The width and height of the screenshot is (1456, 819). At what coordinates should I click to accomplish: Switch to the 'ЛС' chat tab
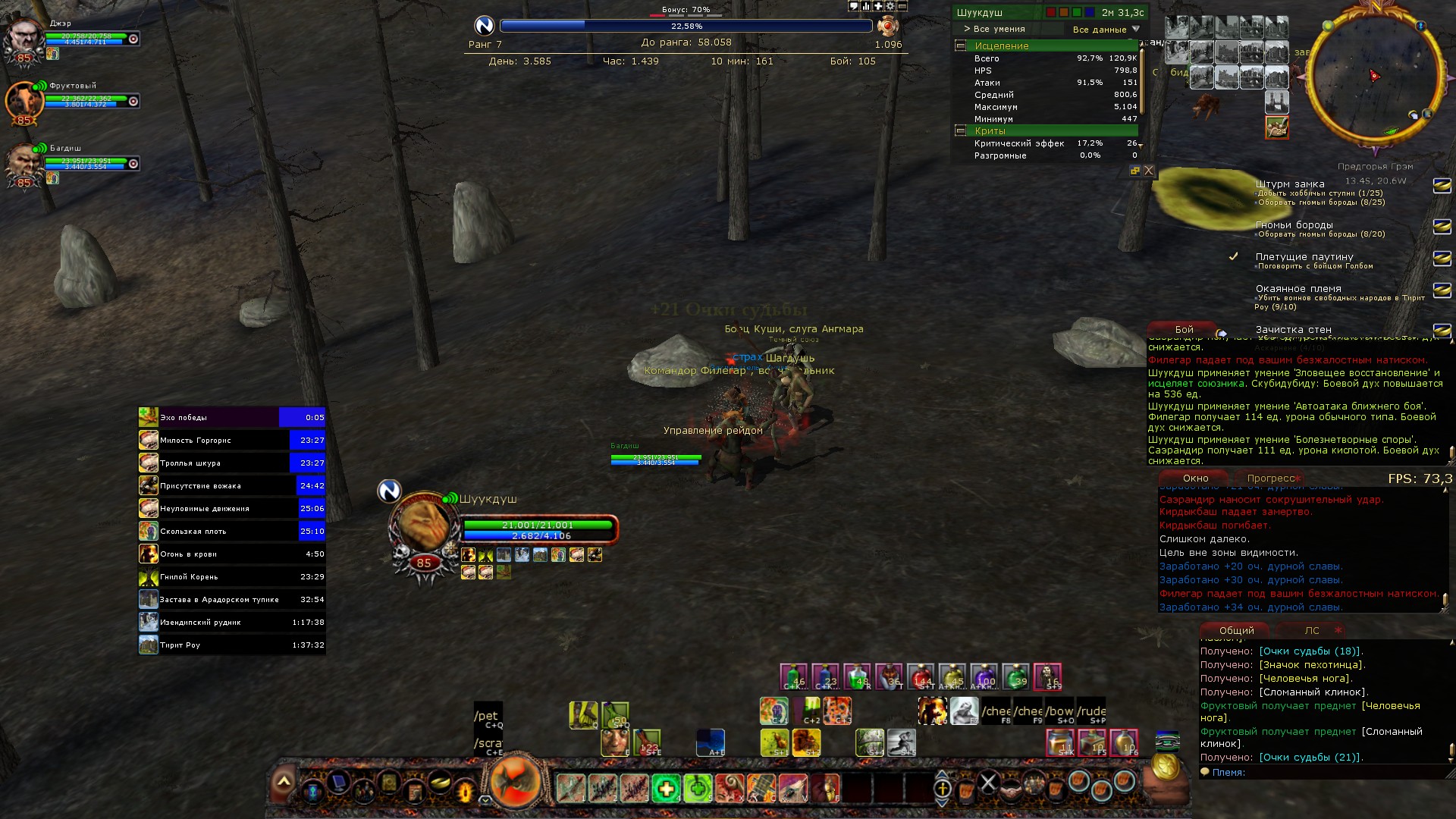point(1311,631)
